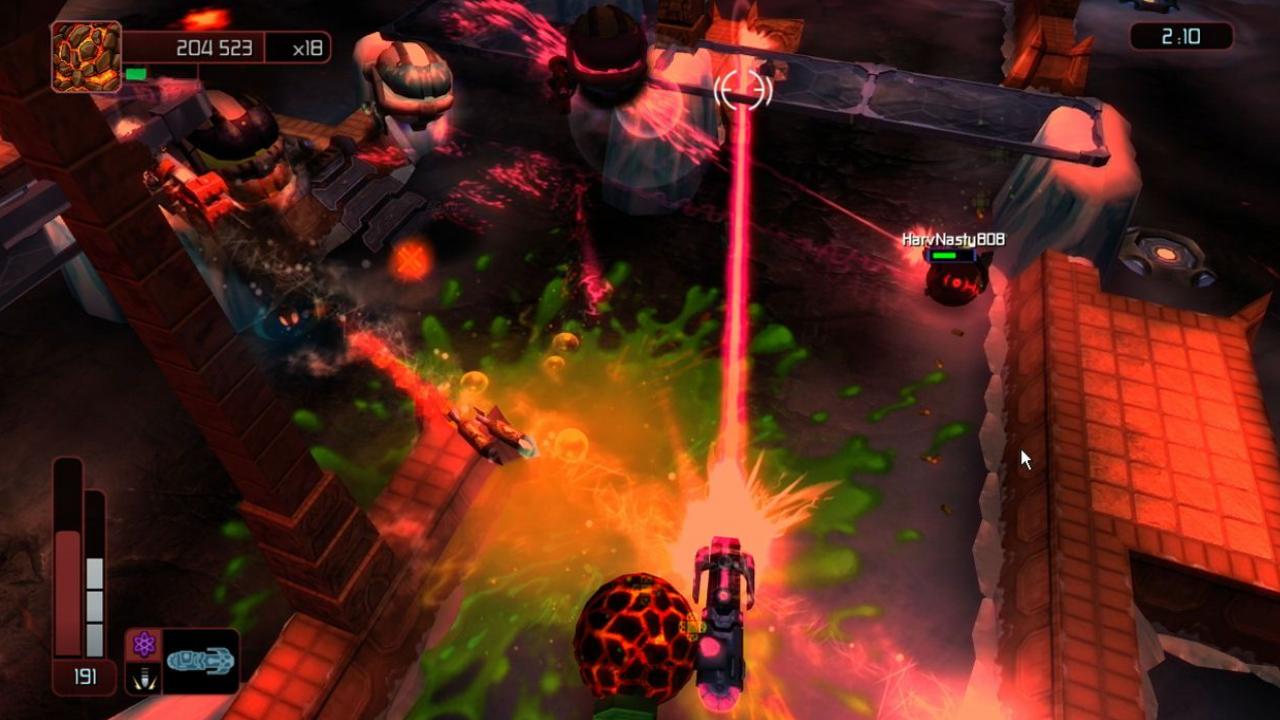Click the gray segmented energy bar

point(93,600)
